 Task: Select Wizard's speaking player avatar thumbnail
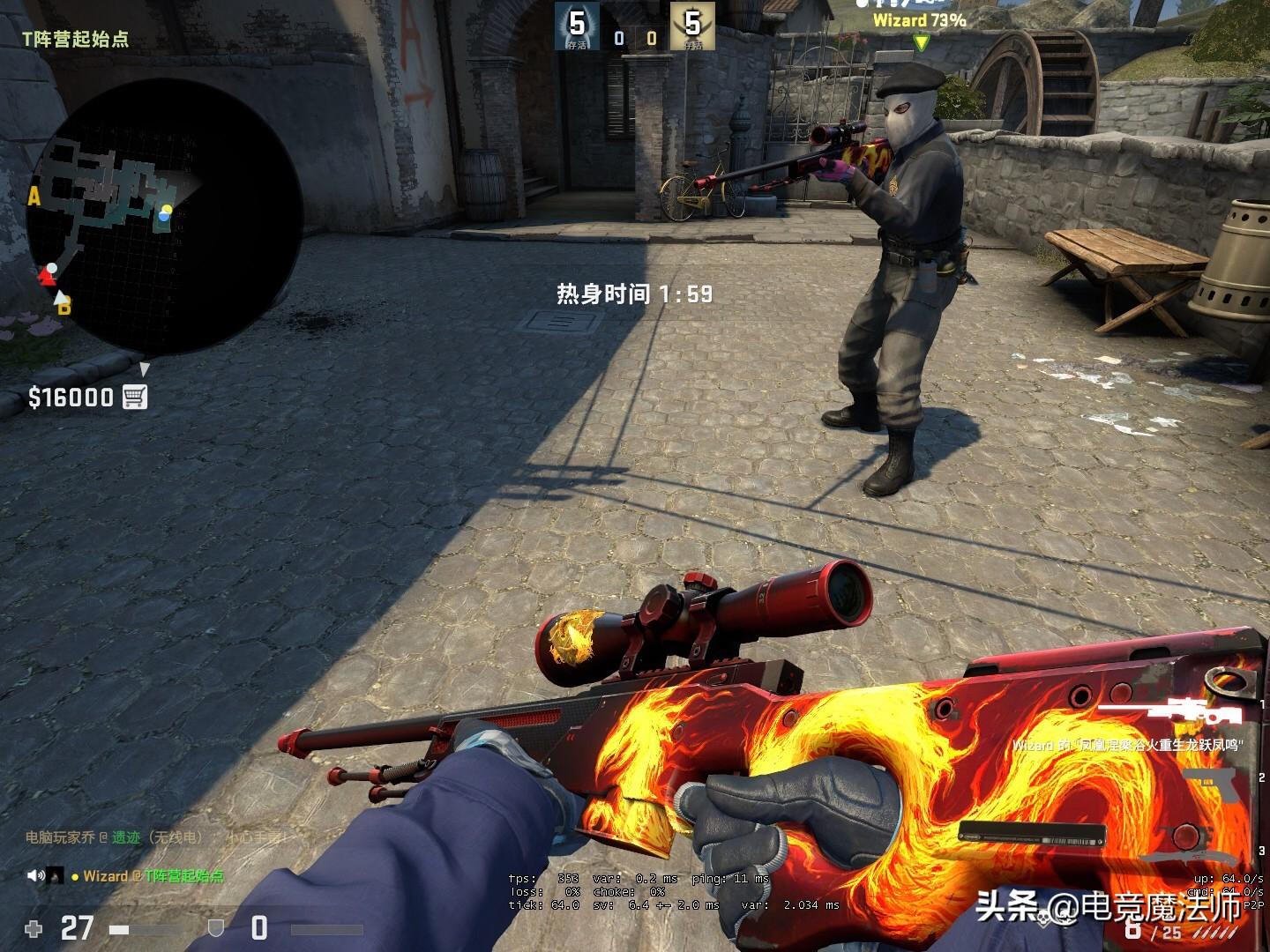pyautogui.click(x=55, y=876)
